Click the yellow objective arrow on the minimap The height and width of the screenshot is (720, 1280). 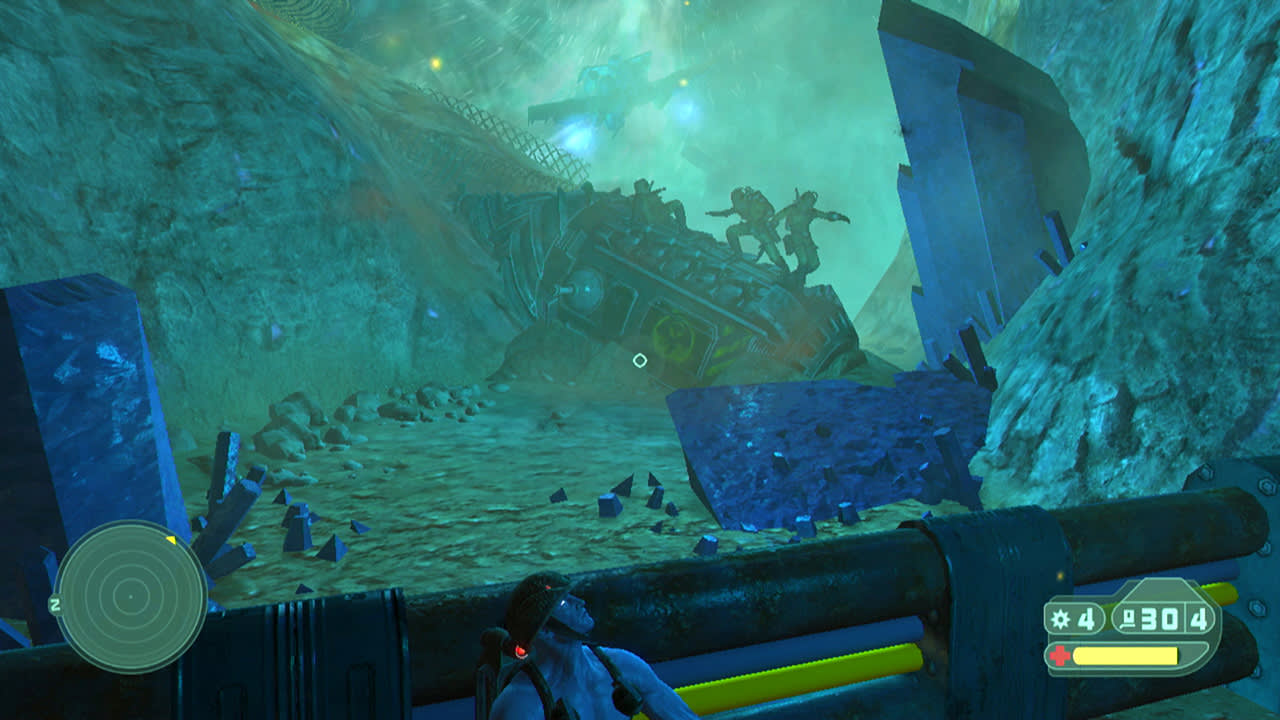[171, 540]
